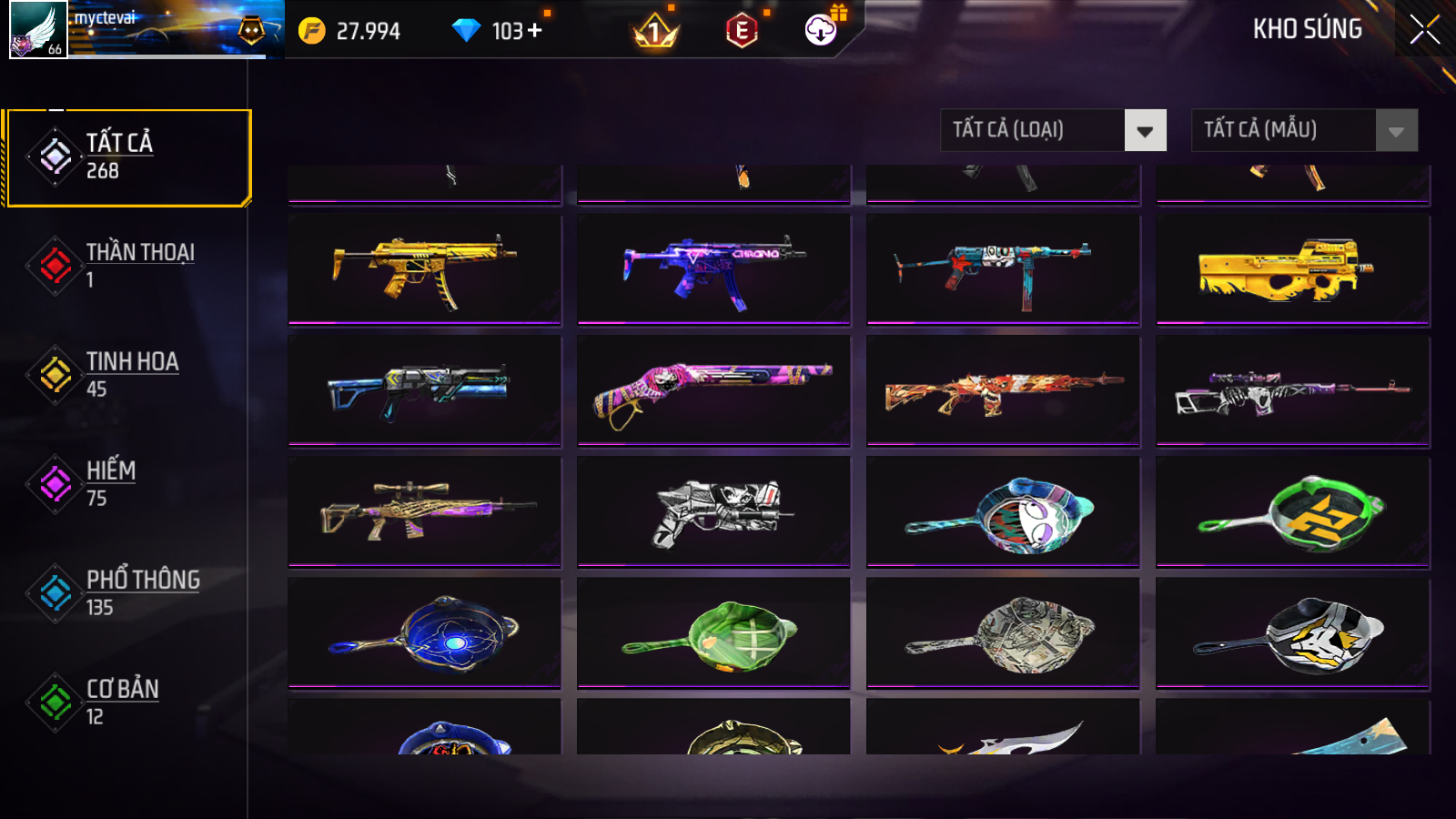Open the Tinh Hoa rarity tab
Screen dimensions: 1456x819
coord(127,374)
